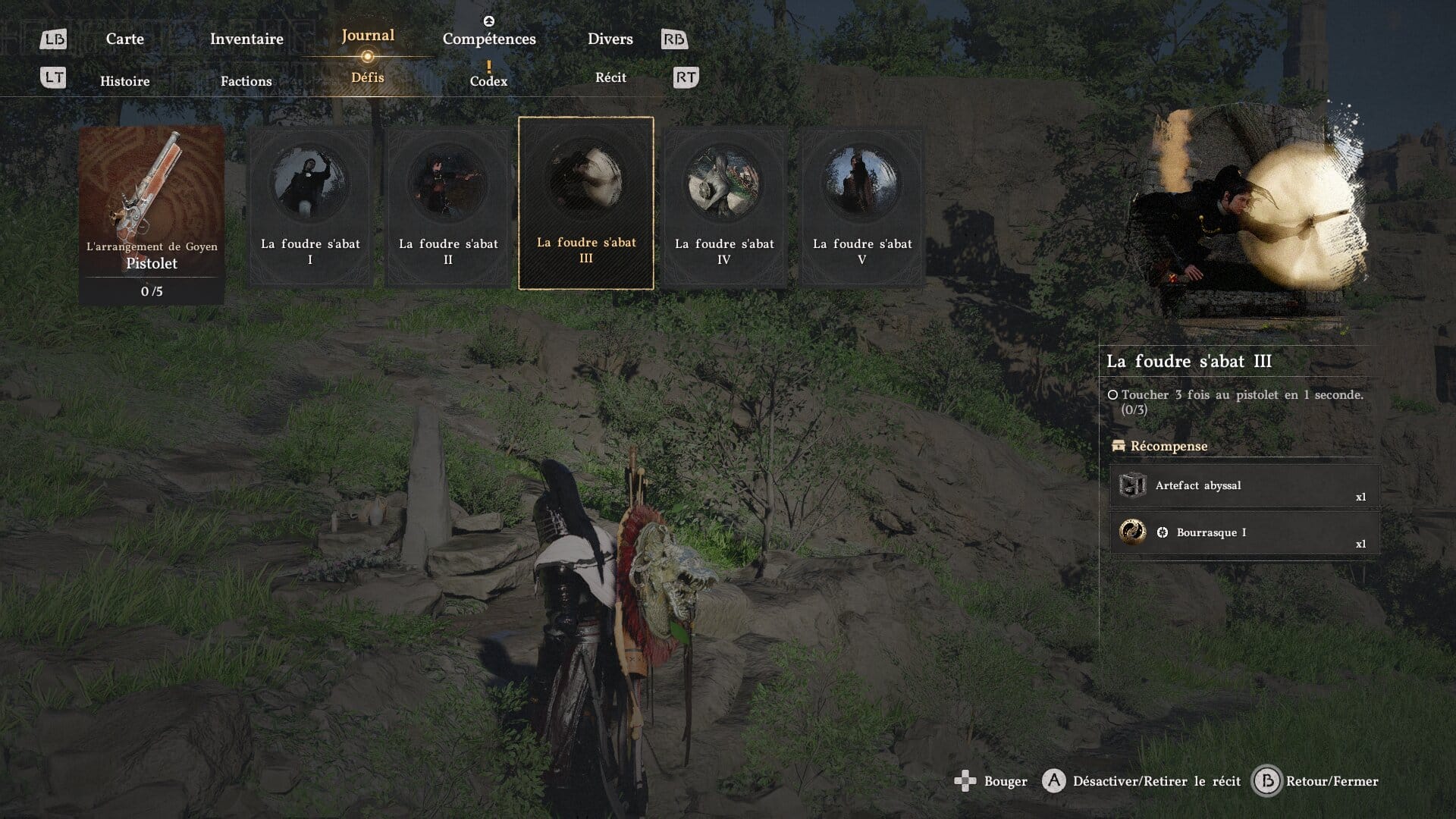Select the Défis sub-tab
The width and height of the screenshot is (1456, 819).
[x=368, y=77]
